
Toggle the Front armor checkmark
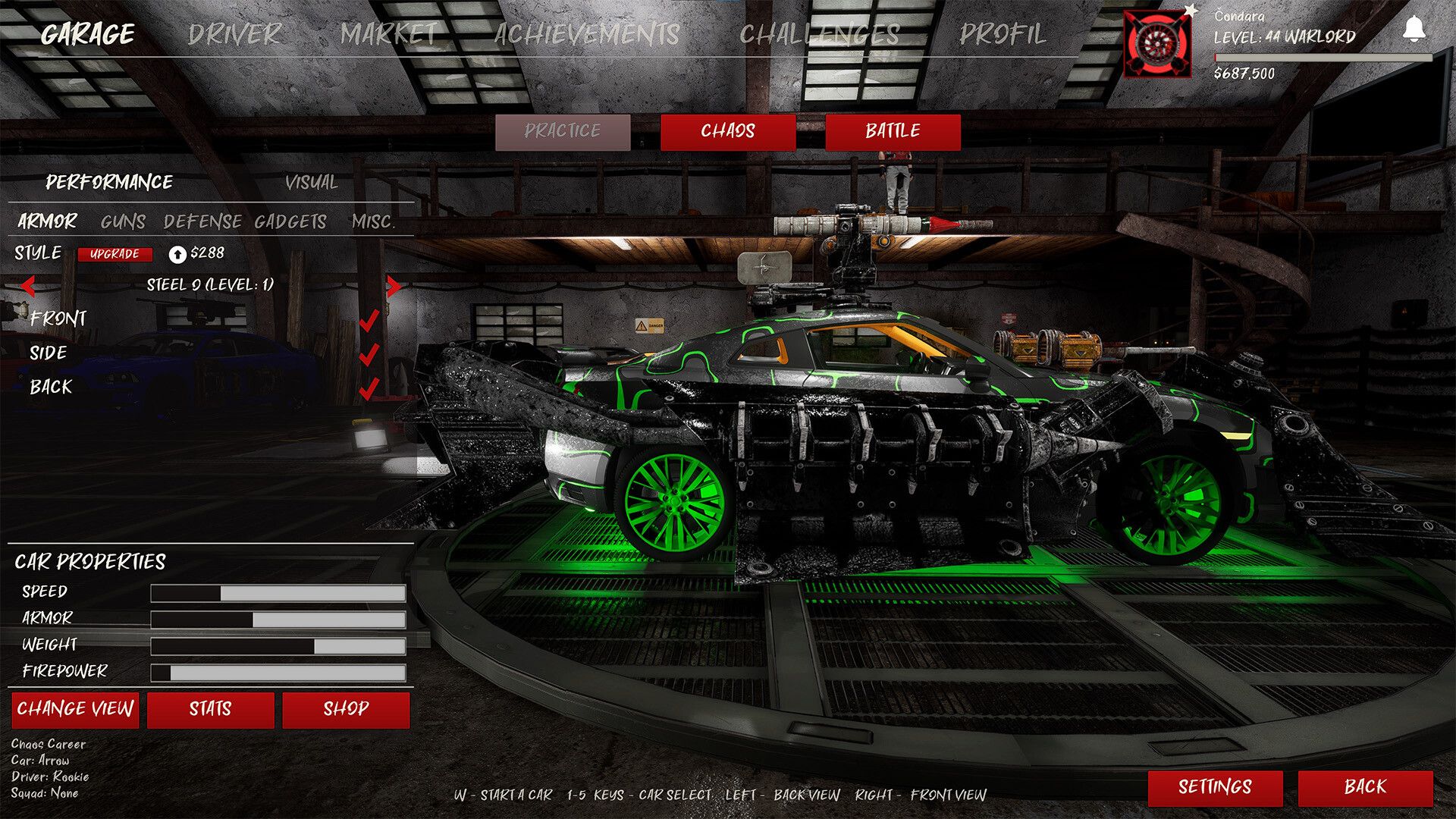click(369, 320)
